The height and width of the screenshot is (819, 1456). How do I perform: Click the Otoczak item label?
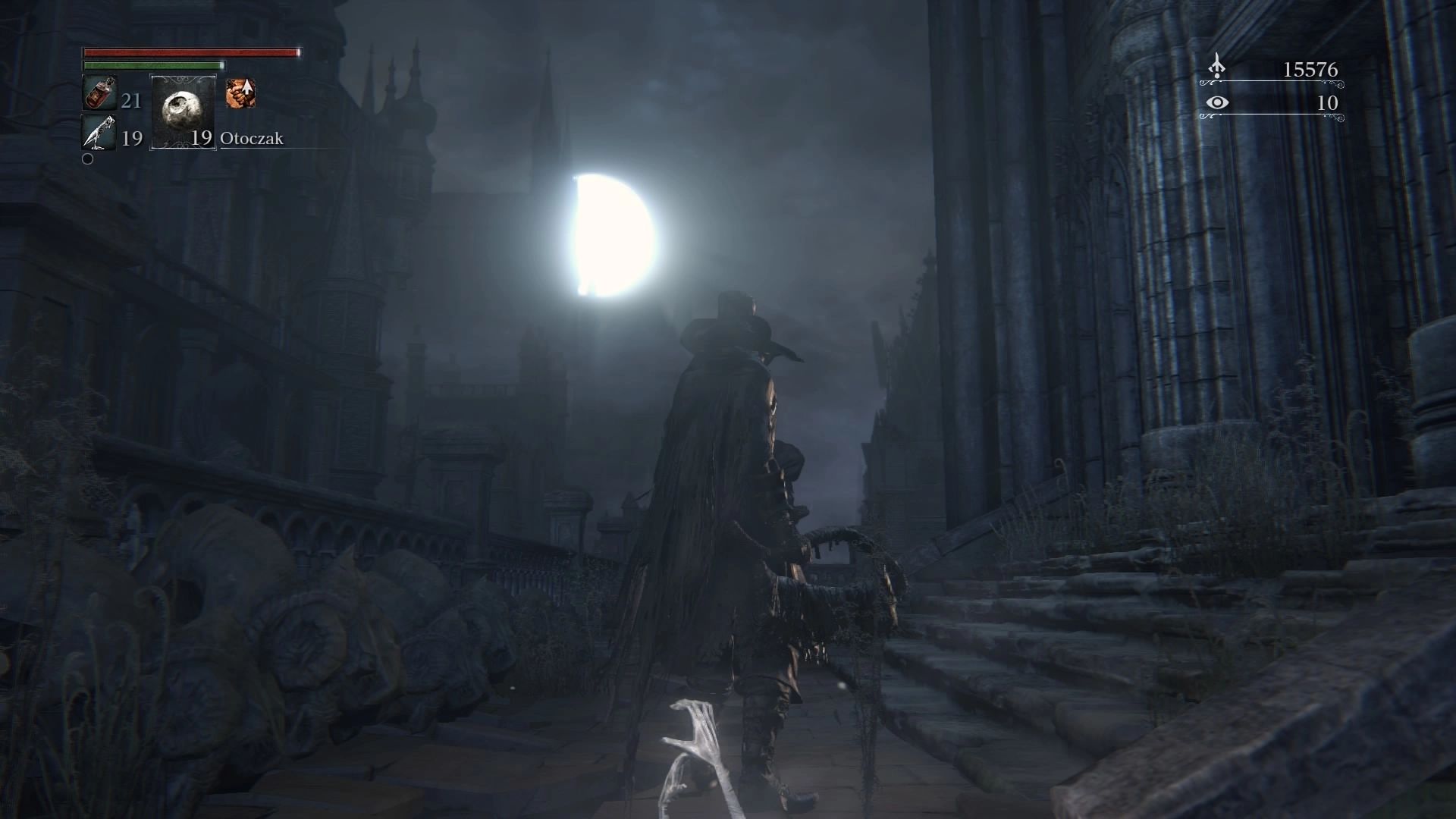253,139
